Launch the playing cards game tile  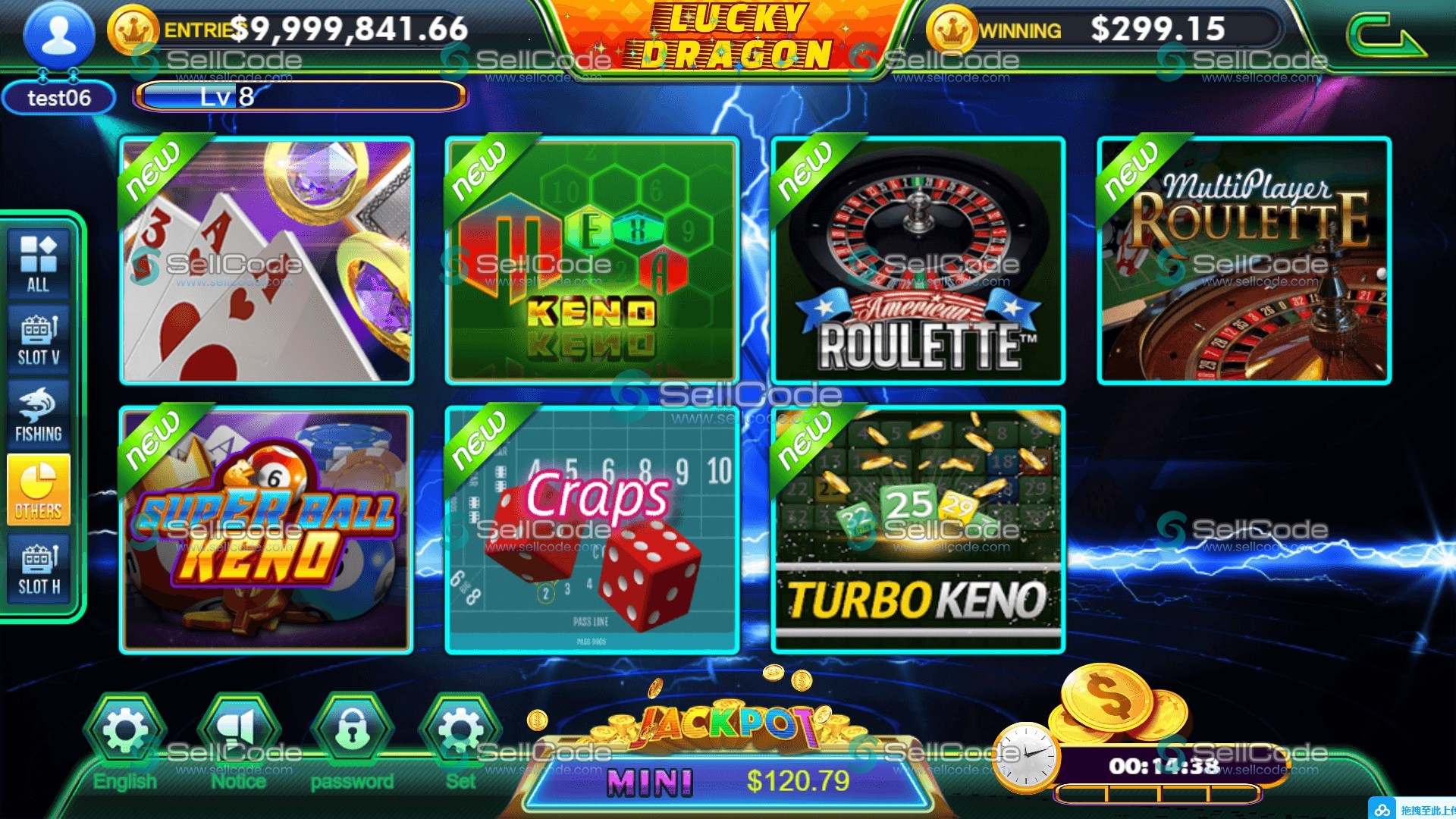click(x=266, y=261)
